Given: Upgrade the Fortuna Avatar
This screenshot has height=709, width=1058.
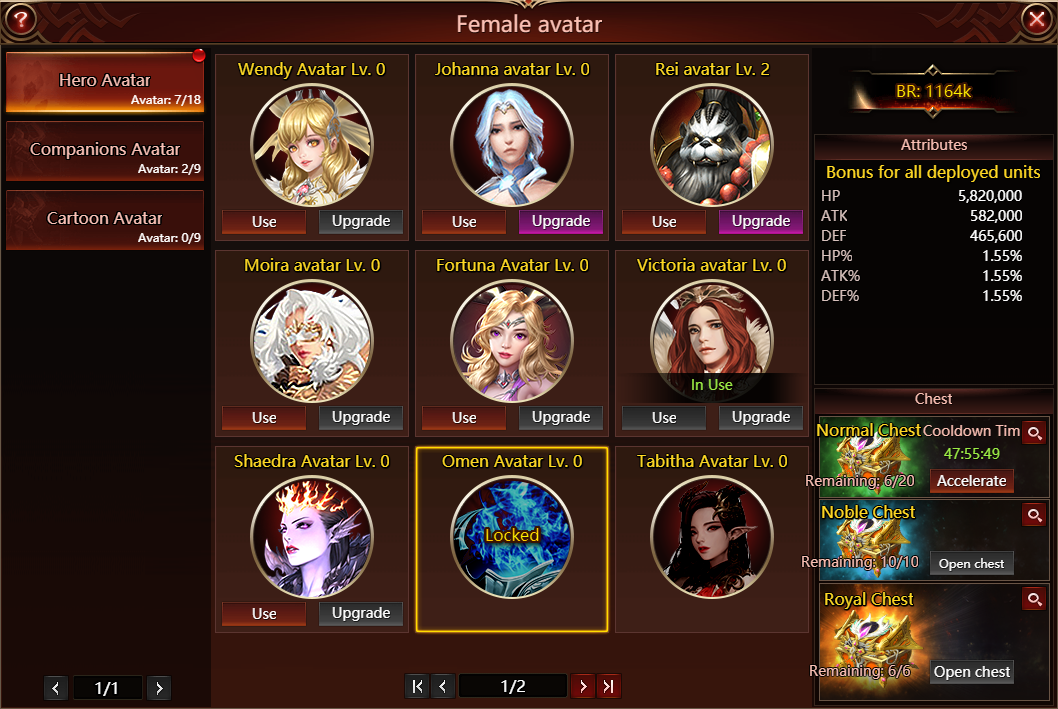Looking at the screenshot, I should (561, 417).
